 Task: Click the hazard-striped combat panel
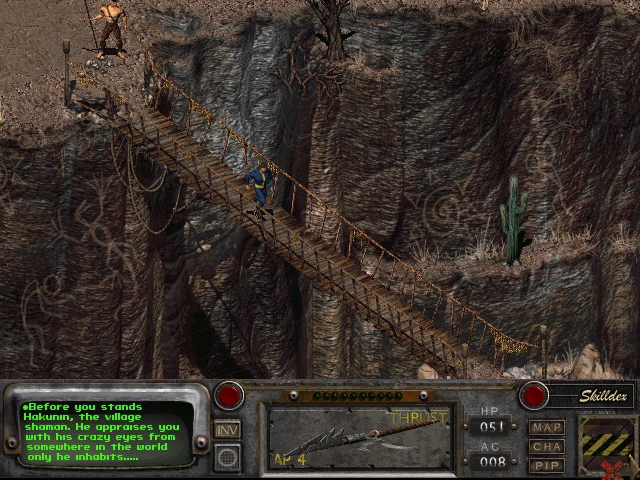[x=607, y=440]
